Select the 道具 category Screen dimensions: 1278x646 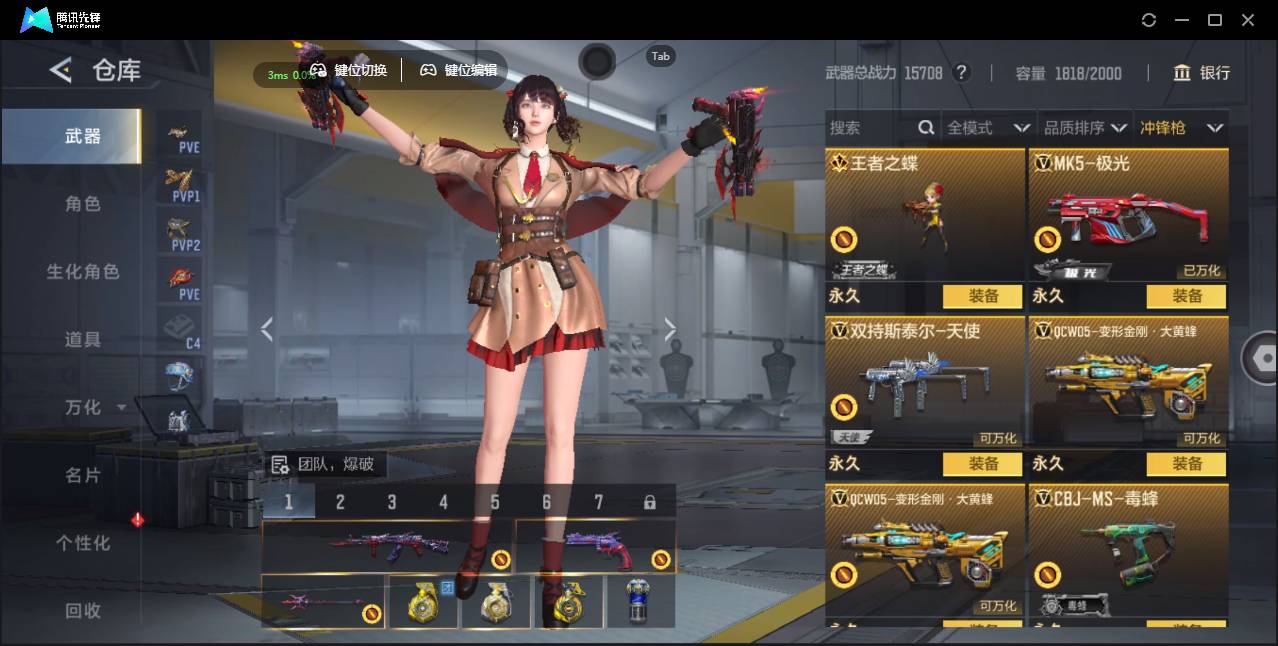[83, 340]
